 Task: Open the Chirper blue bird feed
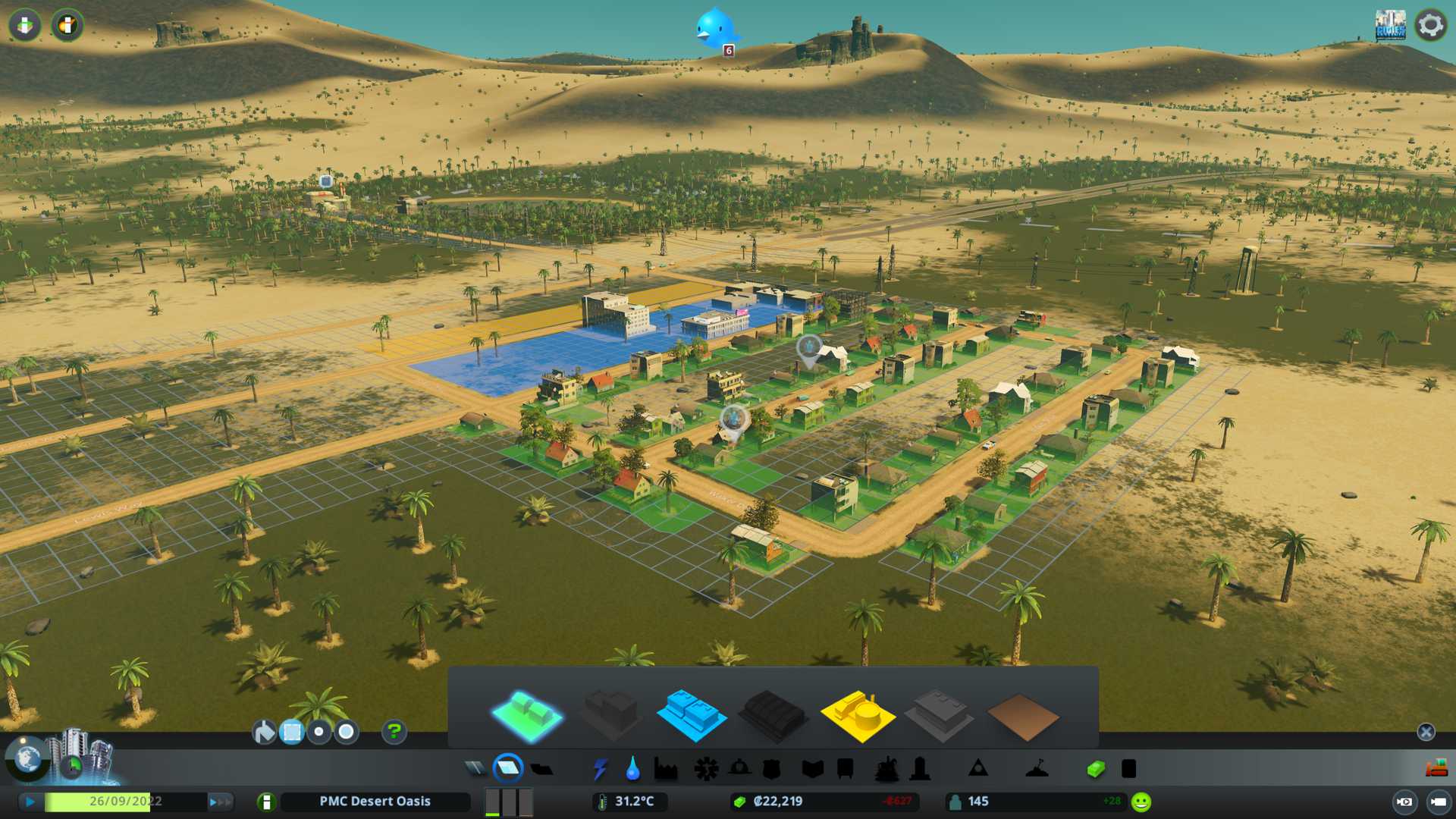coord(714,29)
